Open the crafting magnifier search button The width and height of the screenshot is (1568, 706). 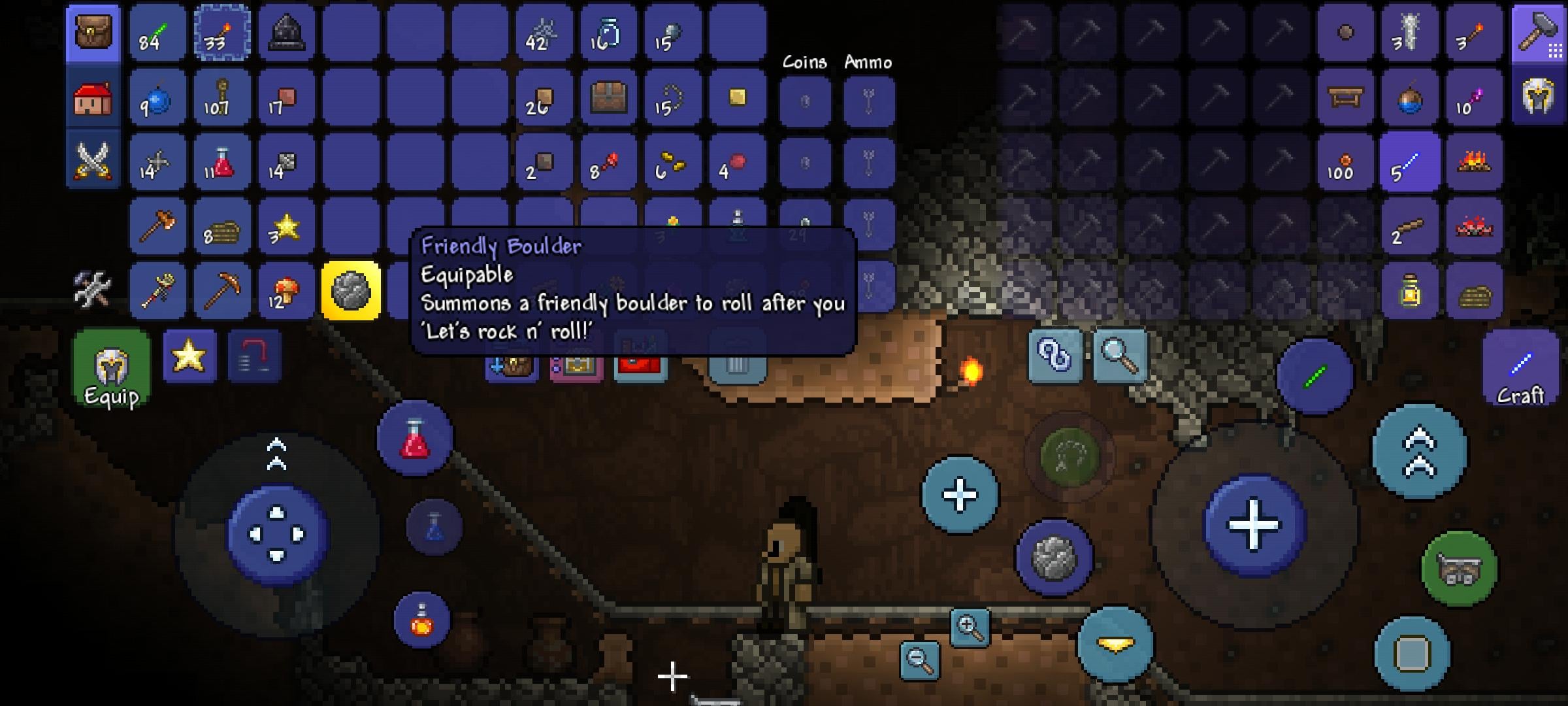1120,356
